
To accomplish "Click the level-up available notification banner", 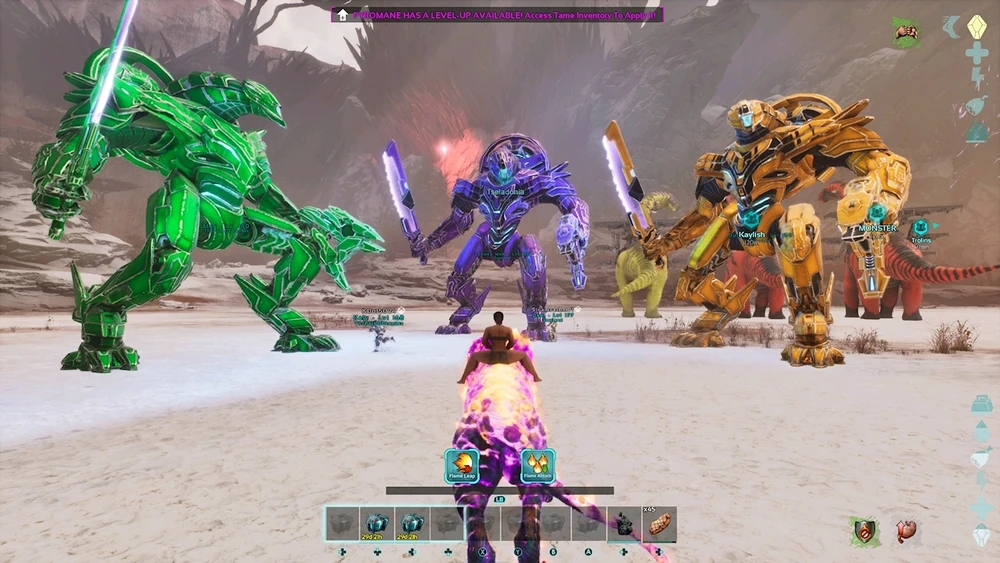I will 497,15.
